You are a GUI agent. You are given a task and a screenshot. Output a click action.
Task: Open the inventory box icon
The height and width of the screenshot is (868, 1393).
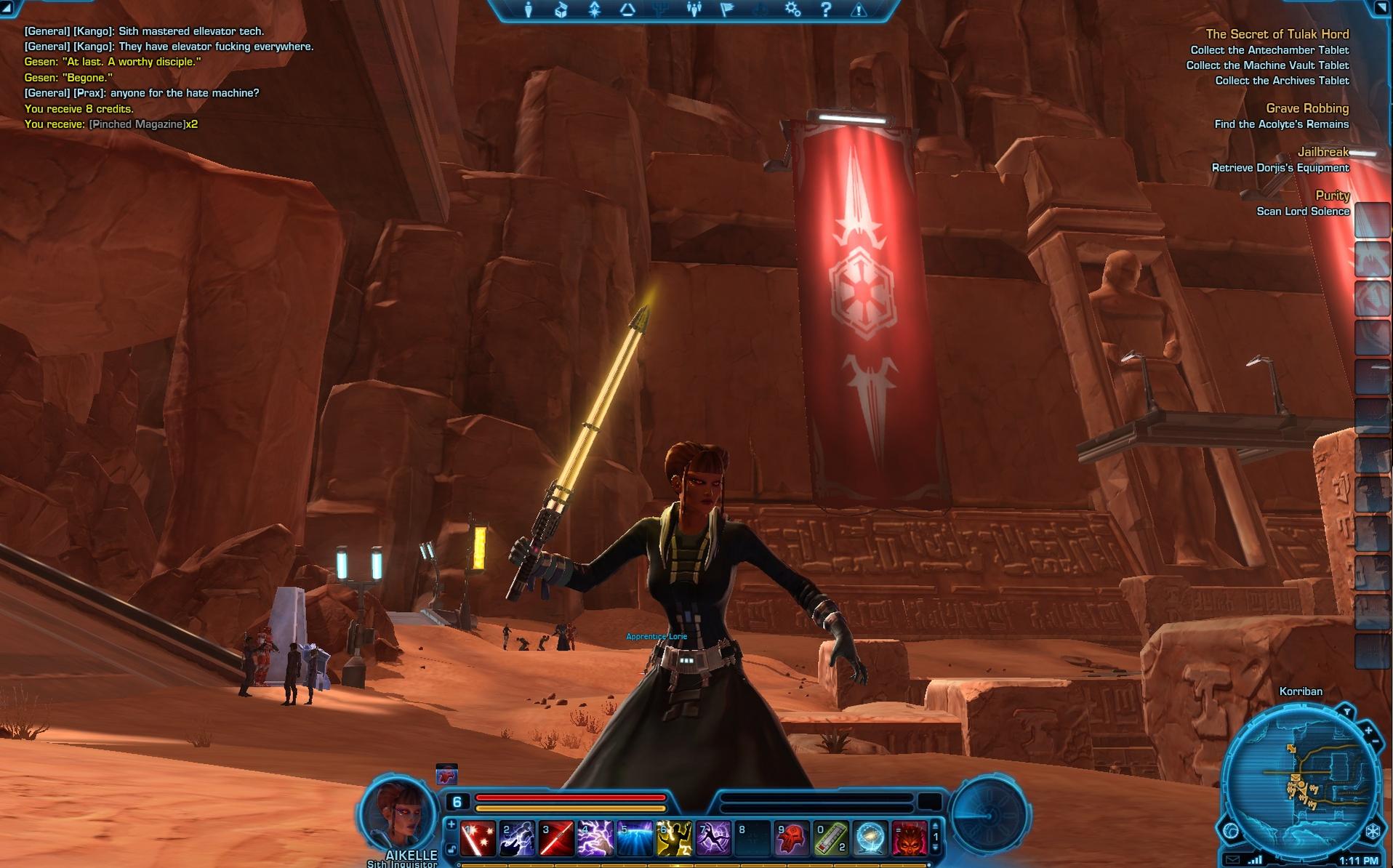[x=561, y=9]
